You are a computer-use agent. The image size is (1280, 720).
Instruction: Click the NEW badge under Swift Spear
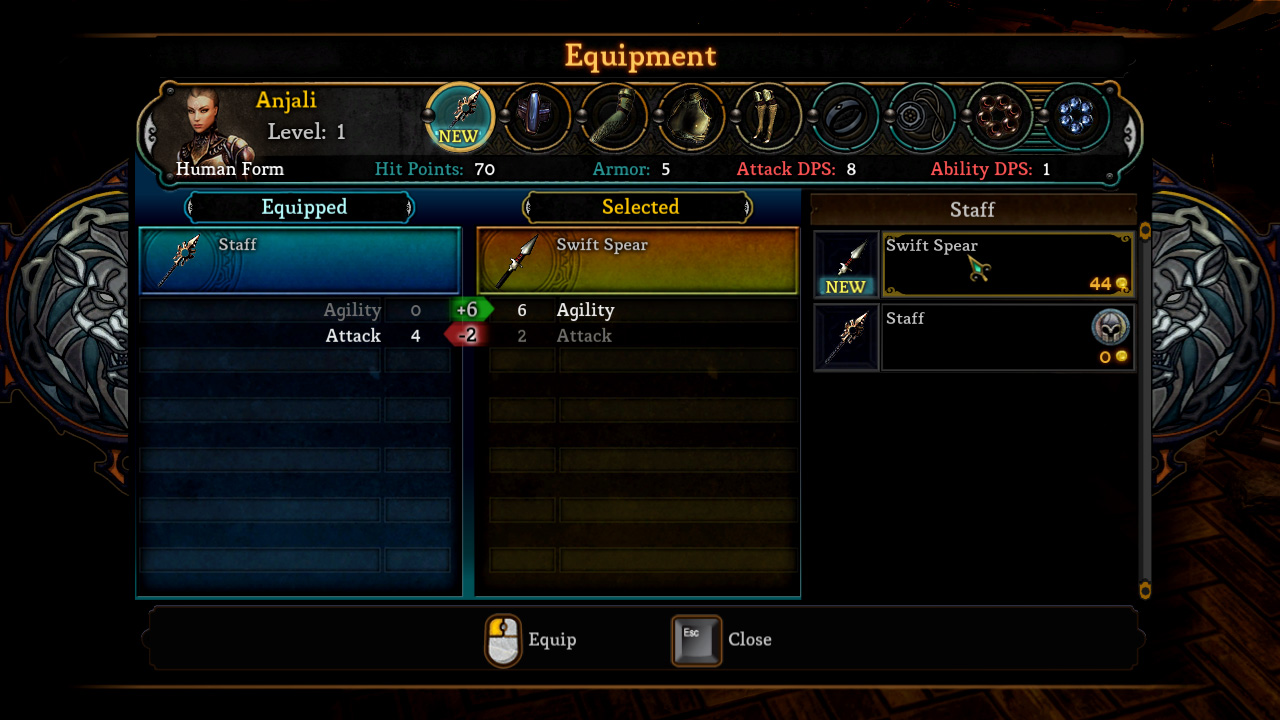pos(846,287)
